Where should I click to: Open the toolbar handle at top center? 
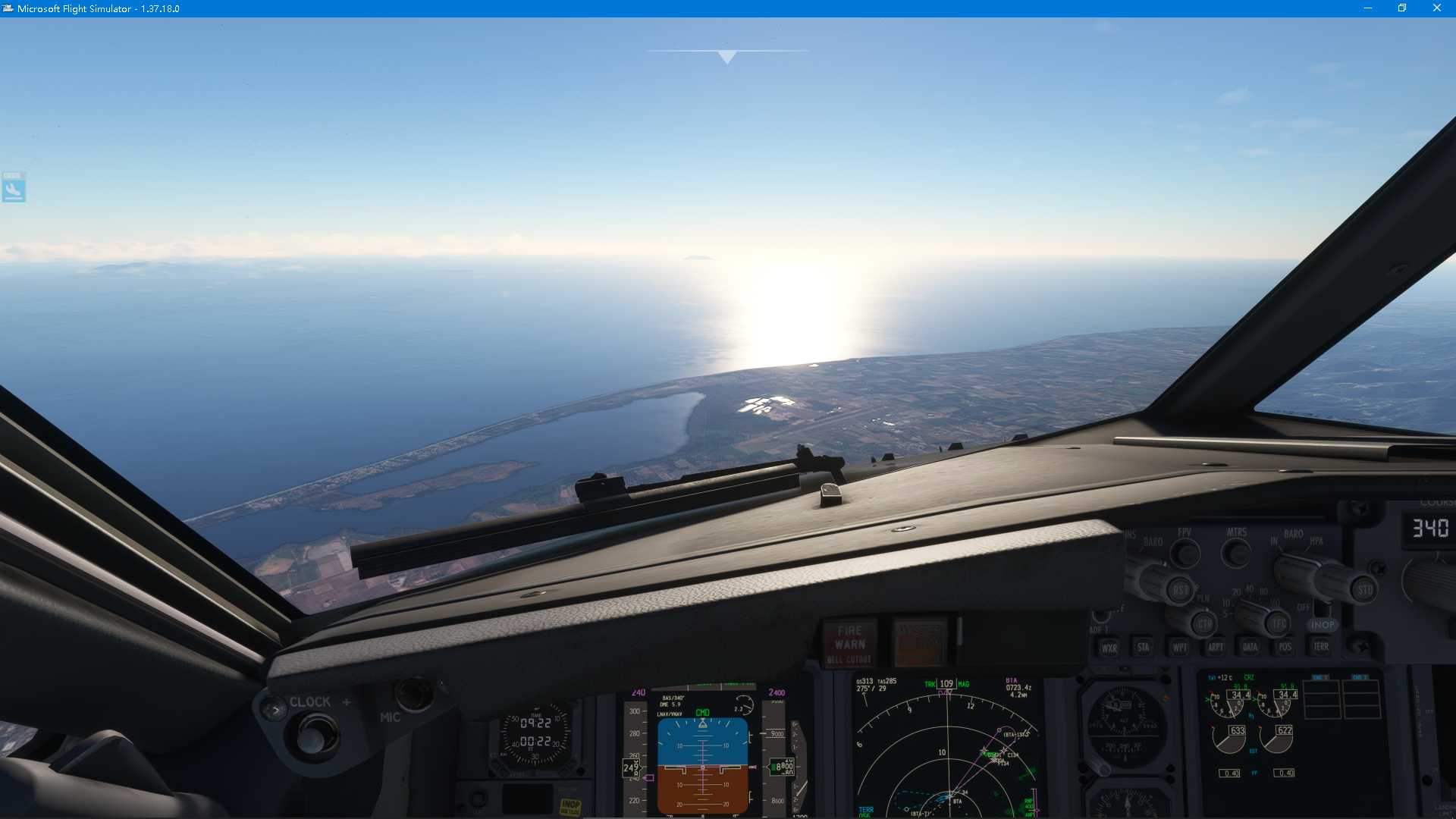[727, 56]
